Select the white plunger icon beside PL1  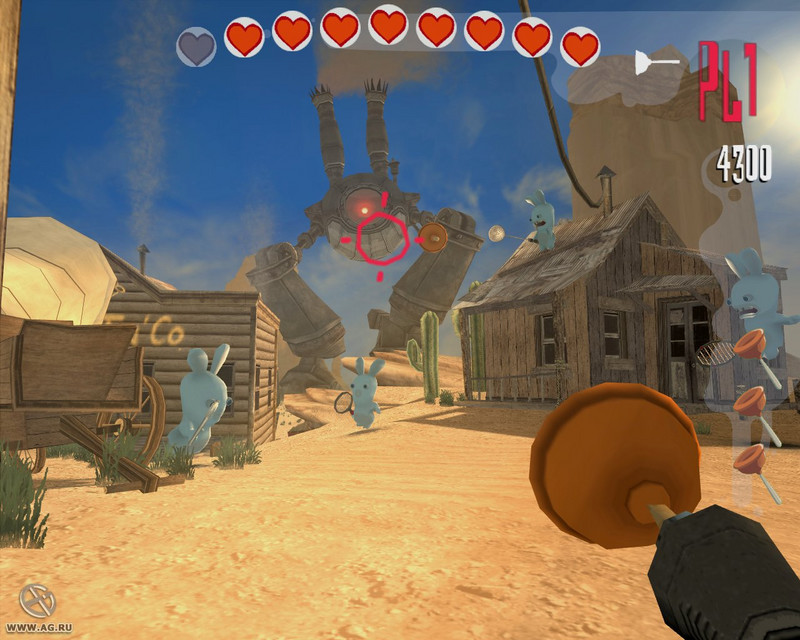click(x=655, y=64)
